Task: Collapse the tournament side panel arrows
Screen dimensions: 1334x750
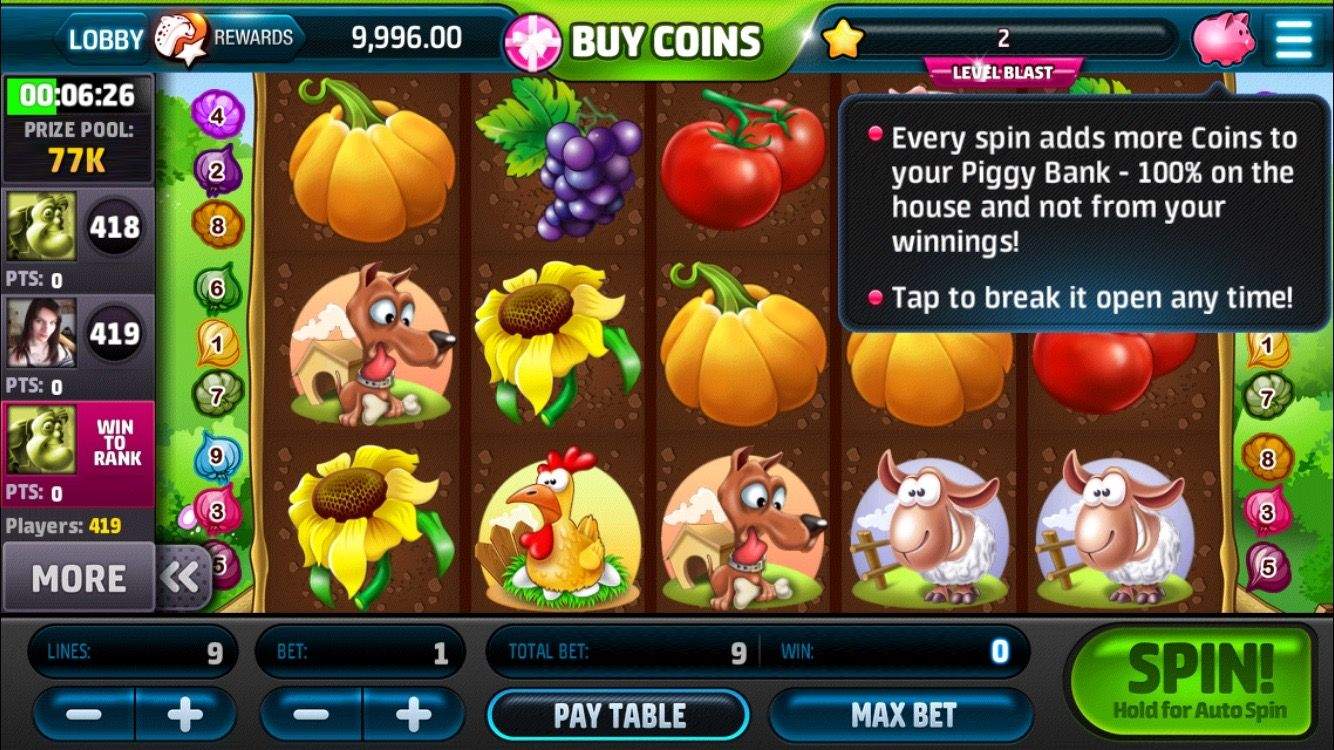Action: (182, 578)
